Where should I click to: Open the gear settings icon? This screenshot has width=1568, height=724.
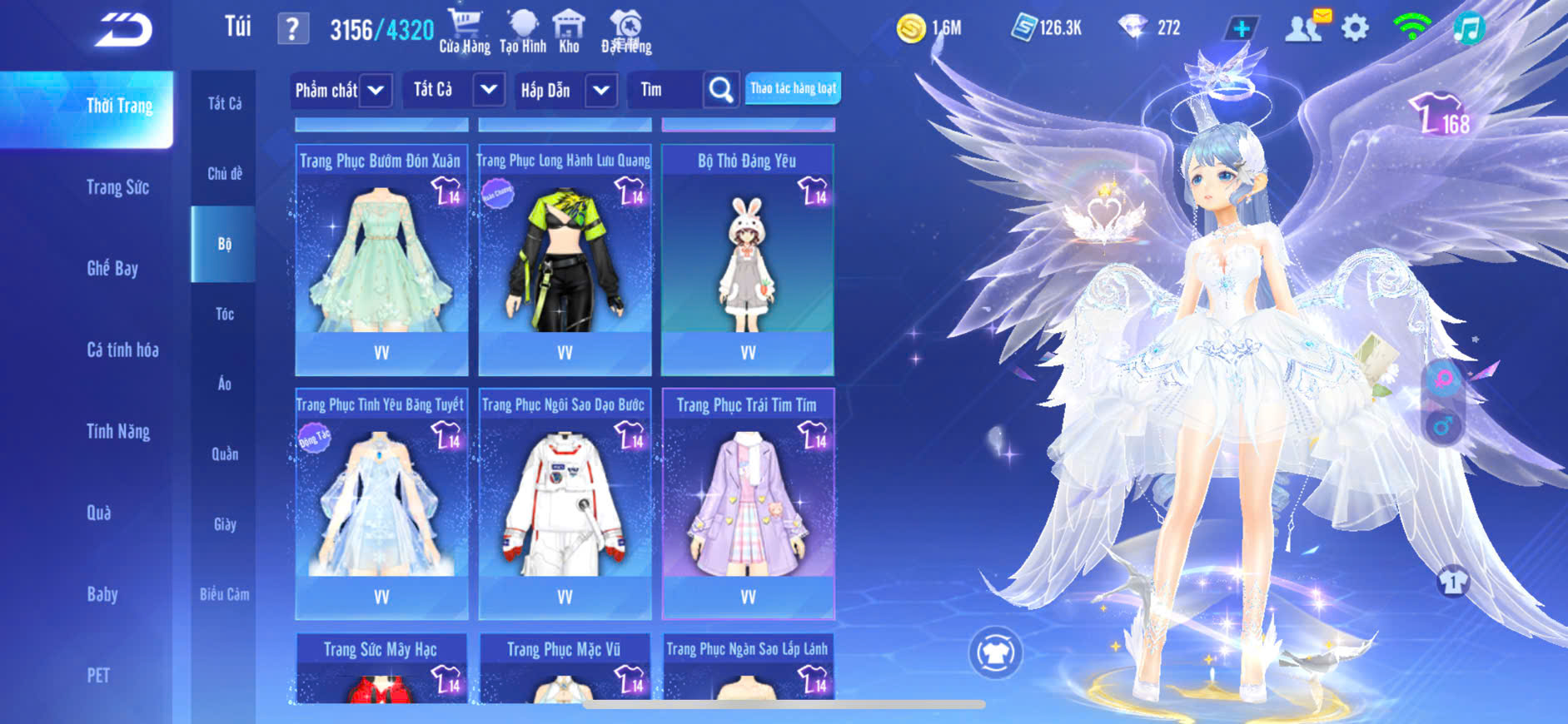1355,28
